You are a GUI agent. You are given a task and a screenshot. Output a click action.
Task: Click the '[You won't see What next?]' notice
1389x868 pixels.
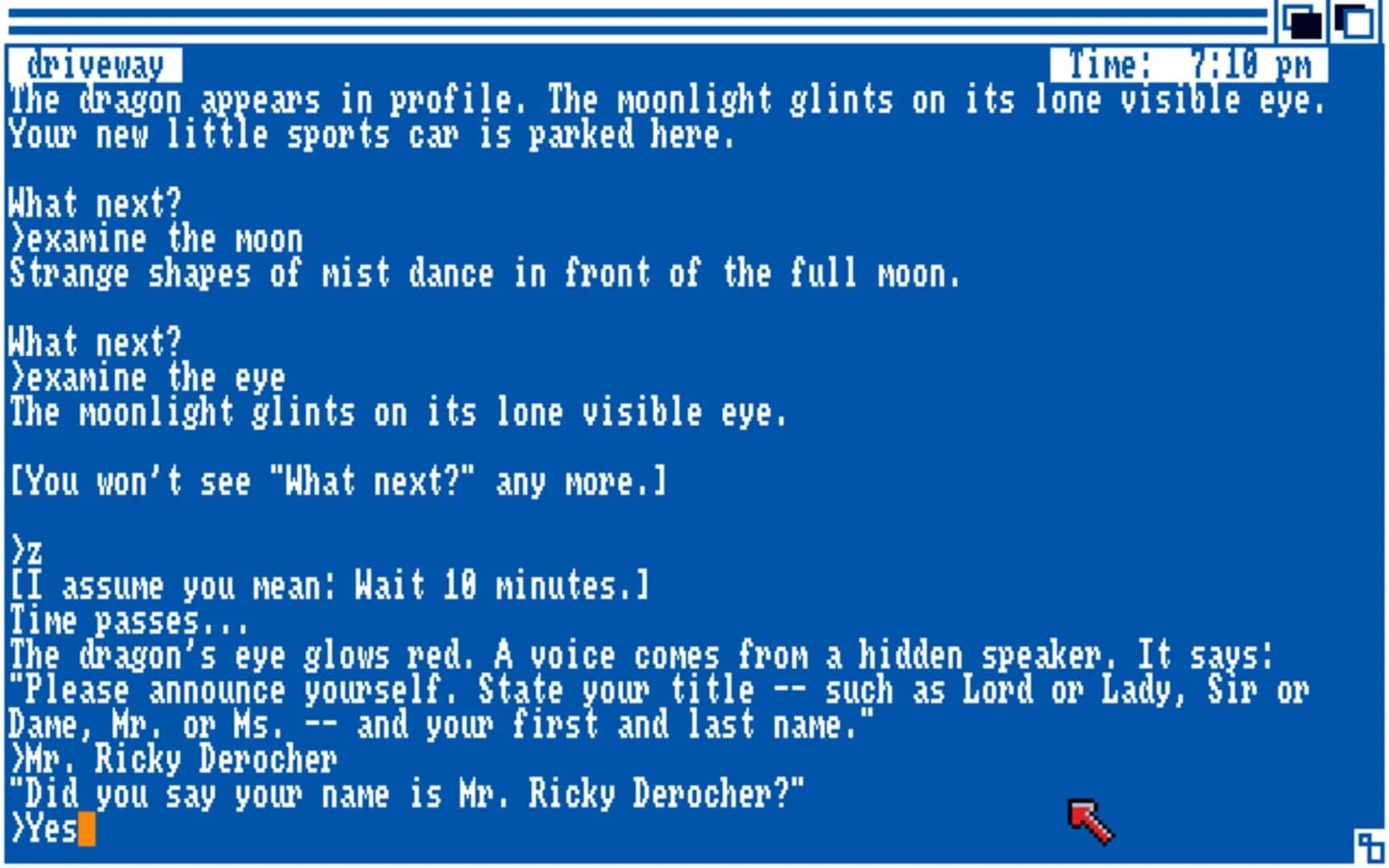[338, 481]
